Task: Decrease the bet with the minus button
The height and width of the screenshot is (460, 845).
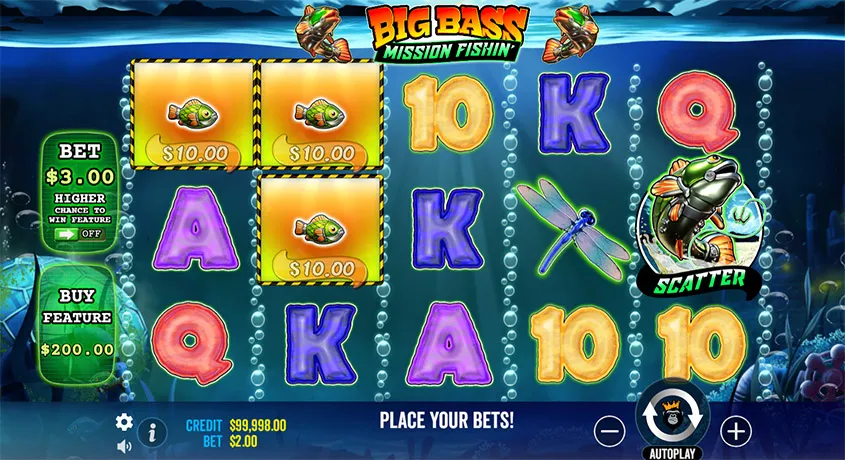Action: (x=609, y=431)
